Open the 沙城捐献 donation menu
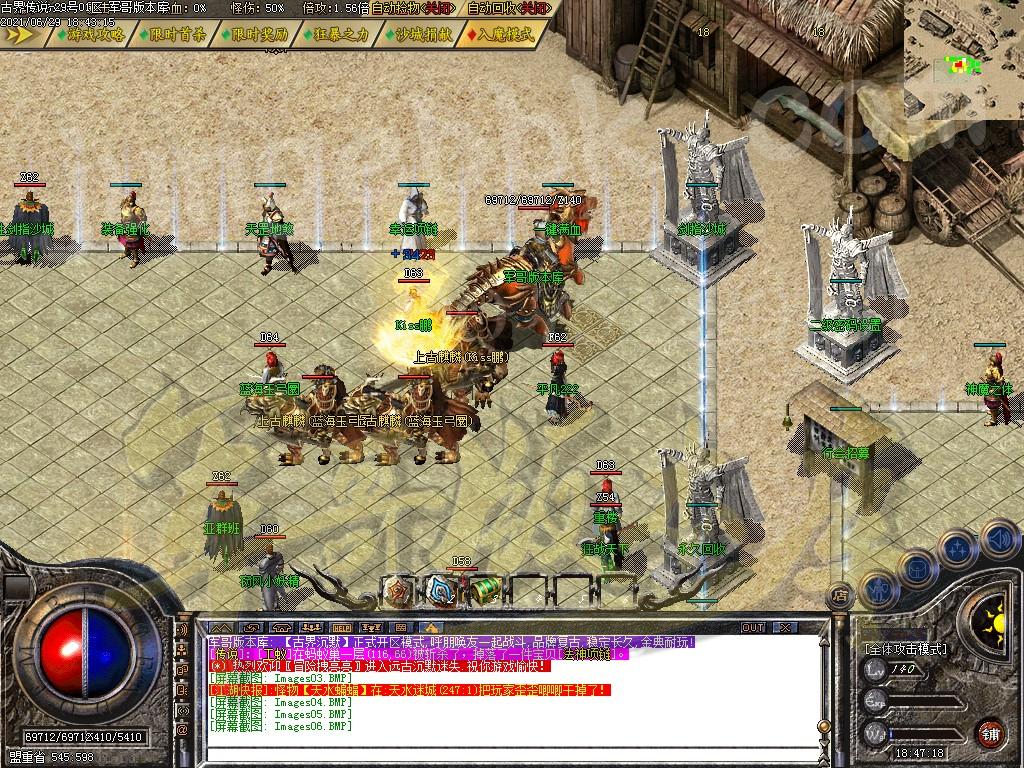 tap(418, 34)
